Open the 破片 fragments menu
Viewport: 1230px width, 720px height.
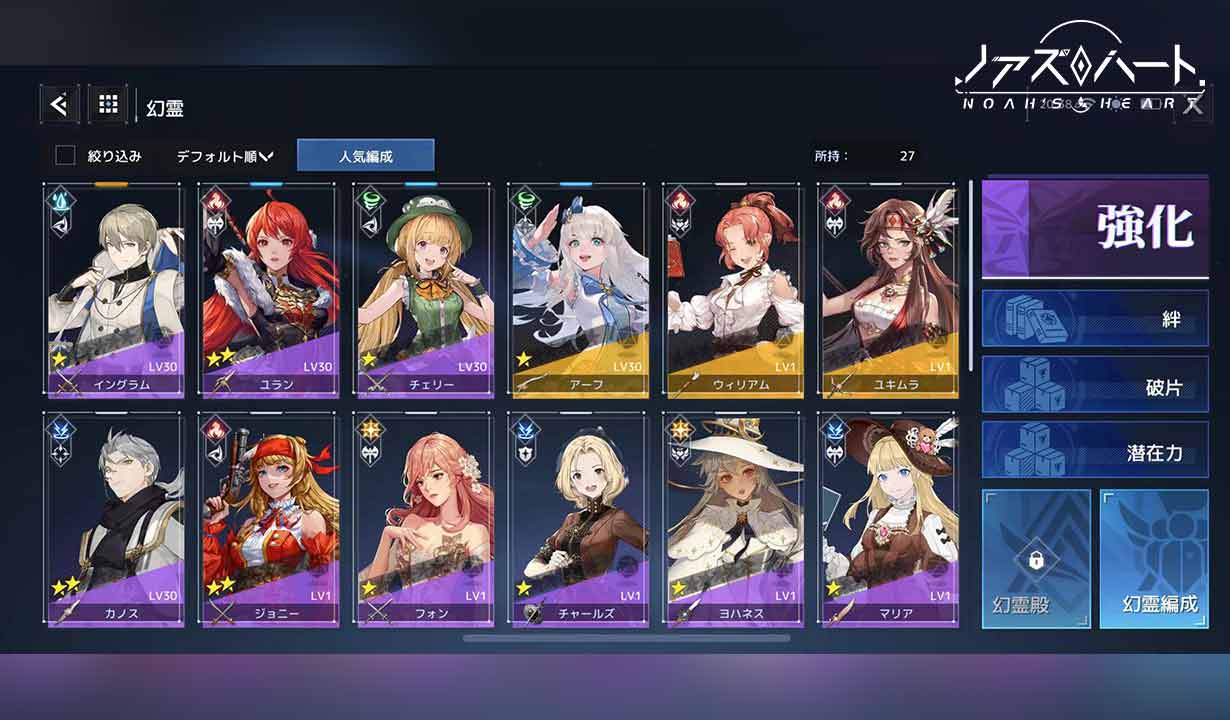[1095, 385]
